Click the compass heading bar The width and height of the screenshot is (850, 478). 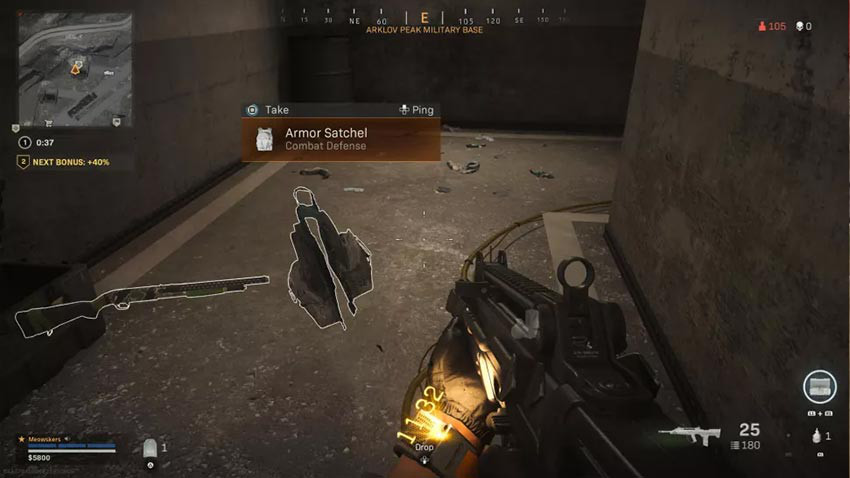(424, 19)
